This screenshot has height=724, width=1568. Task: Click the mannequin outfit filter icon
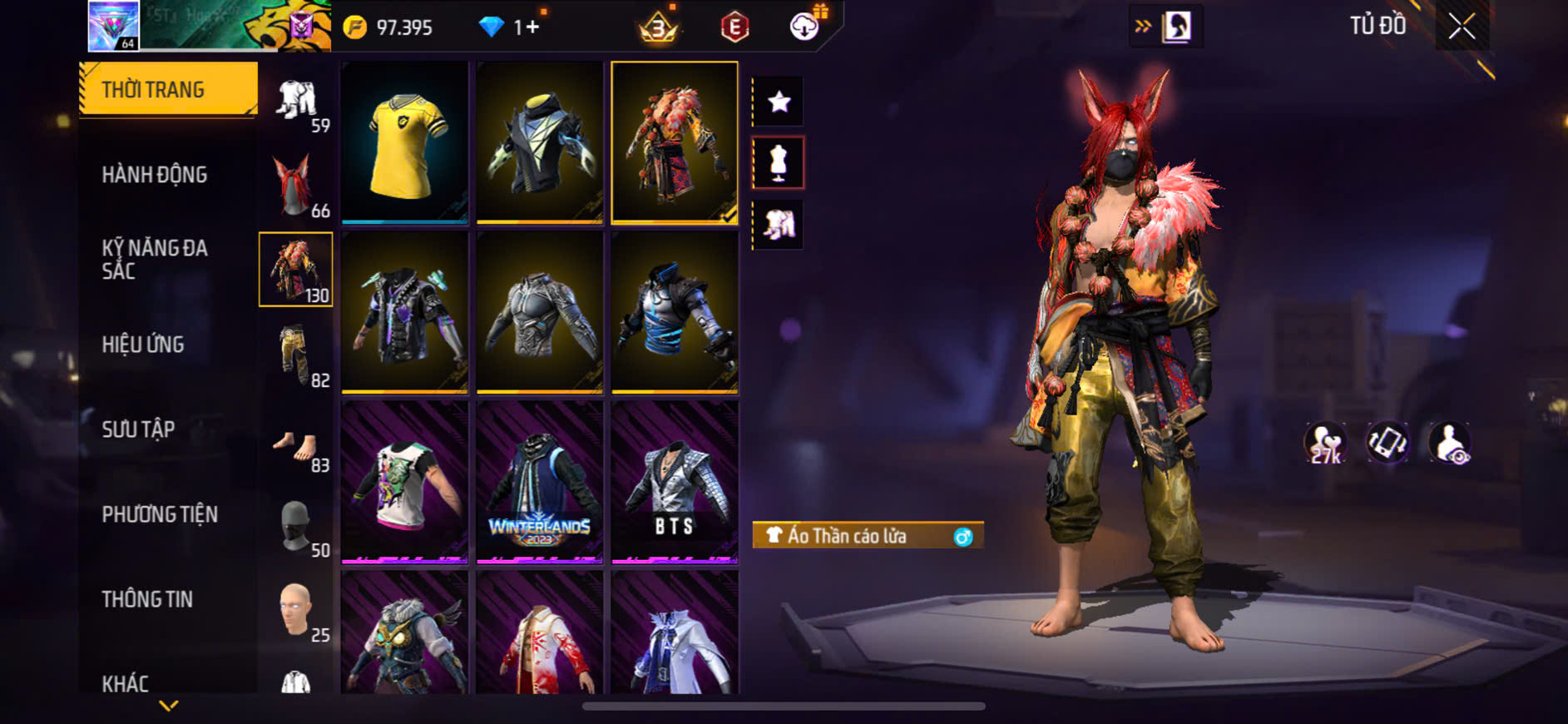(779, 163)
